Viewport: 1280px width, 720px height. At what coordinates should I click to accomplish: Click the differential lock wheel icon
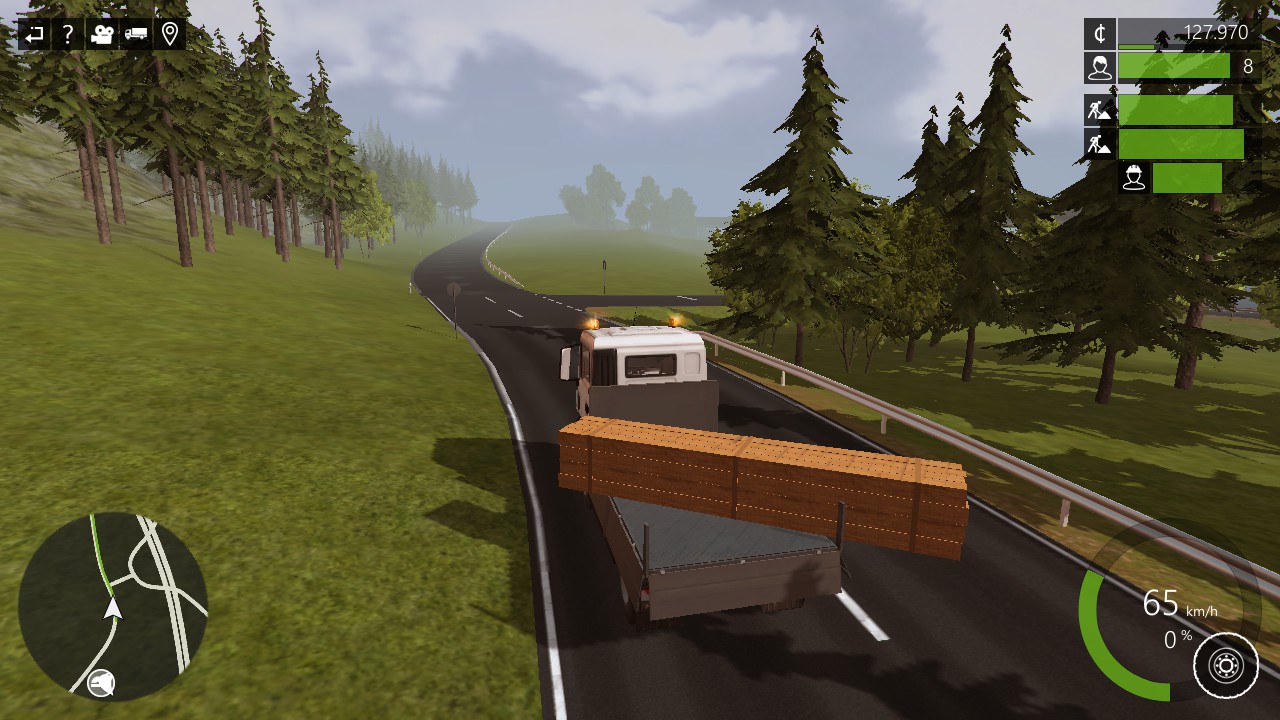1226,665
